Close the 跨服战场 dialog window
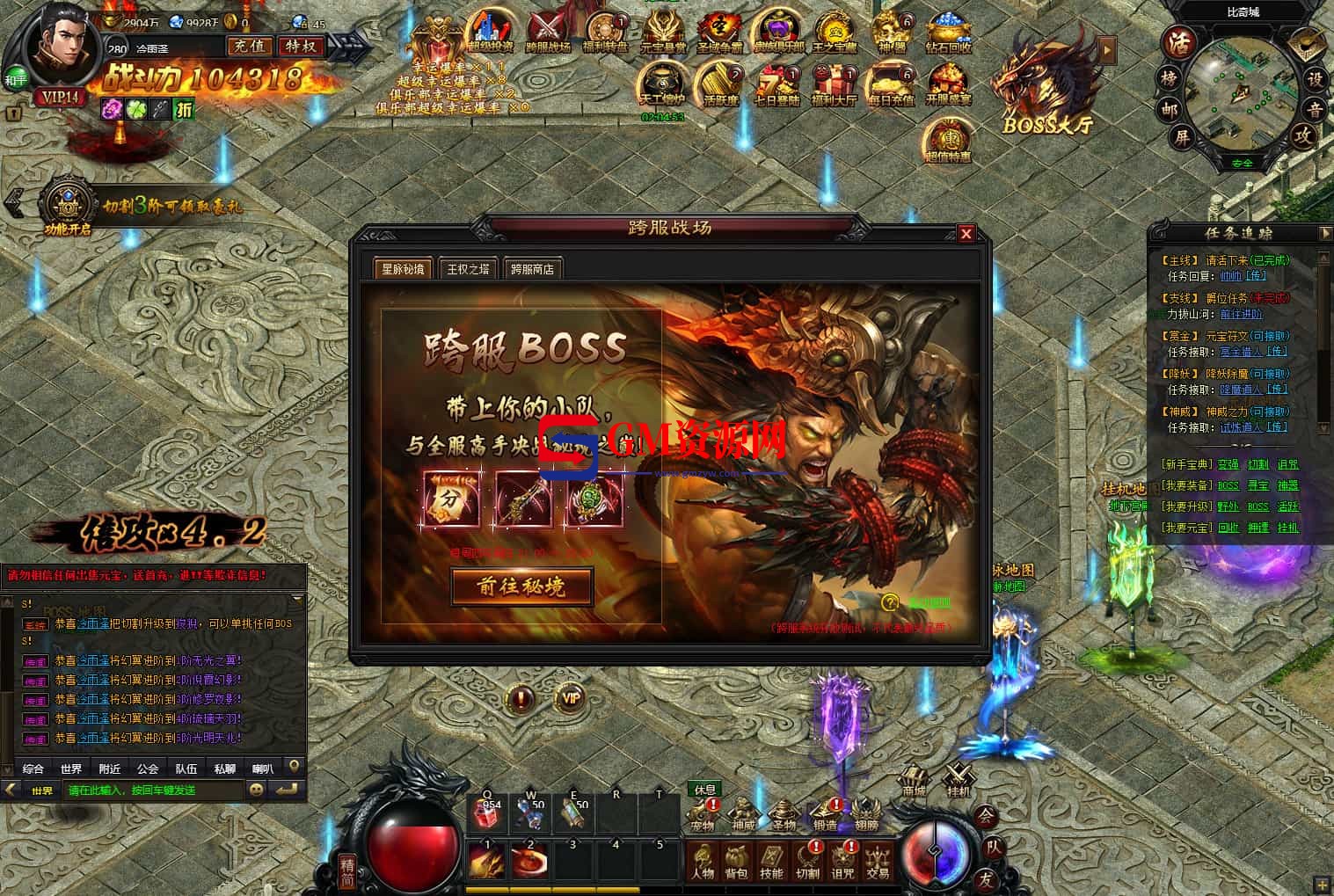Viewport: 1334px width, 896px height. click(966, 233)
